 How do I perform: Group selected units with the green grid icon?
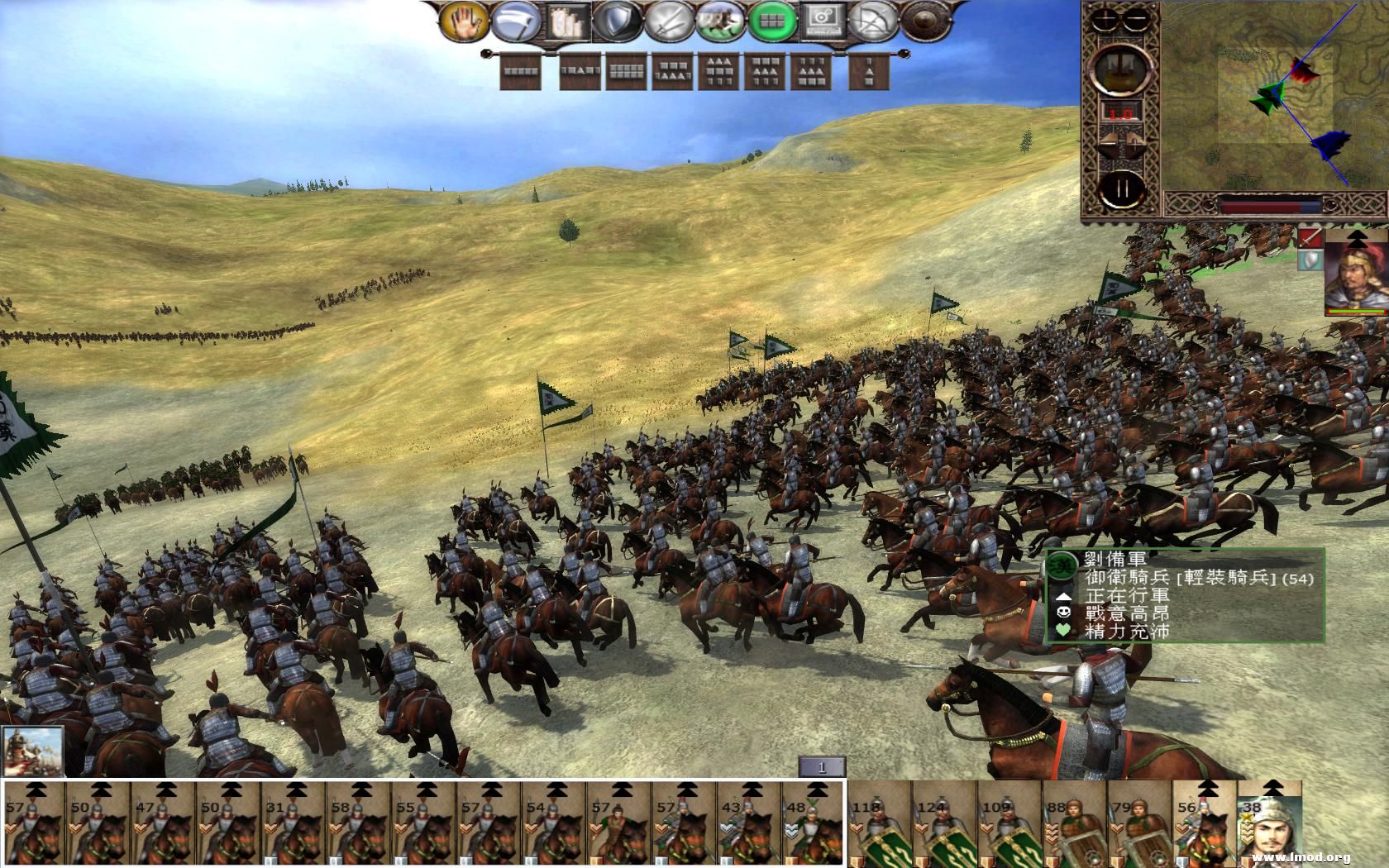point(773,23)
